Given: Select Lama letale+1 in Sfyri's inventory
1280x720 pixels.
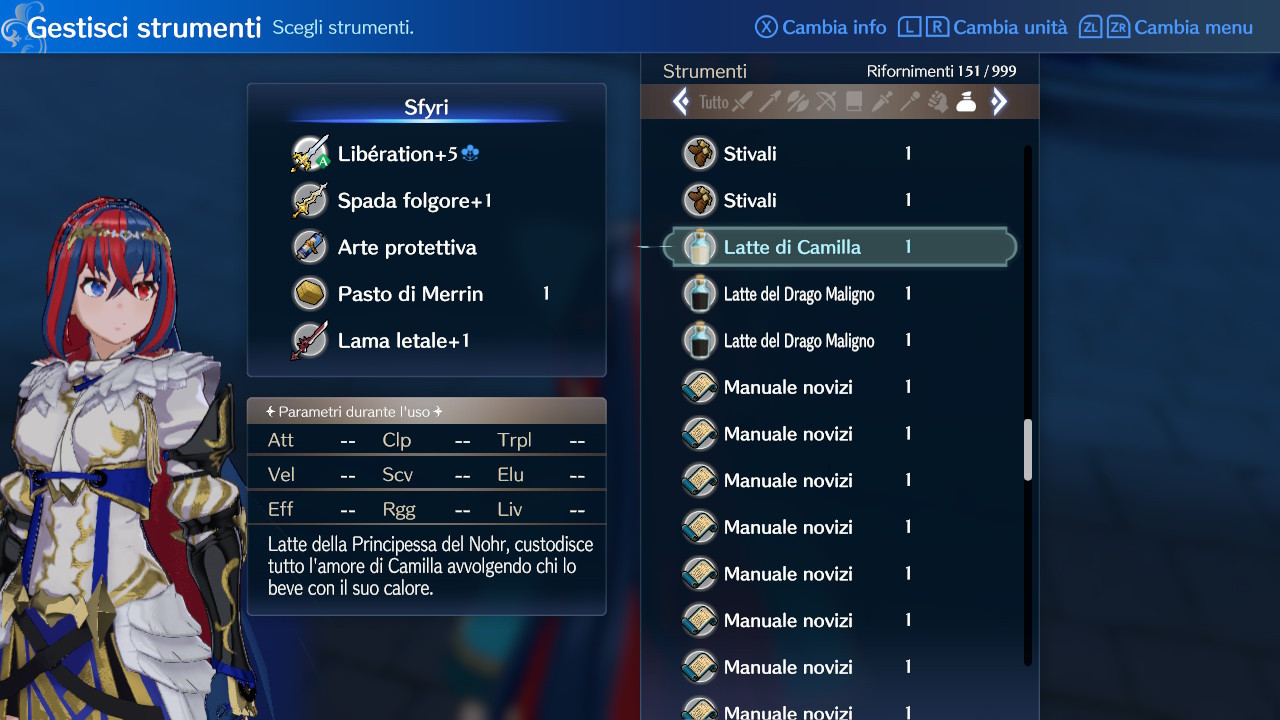Looking at the screenshot, I should 403,341.
